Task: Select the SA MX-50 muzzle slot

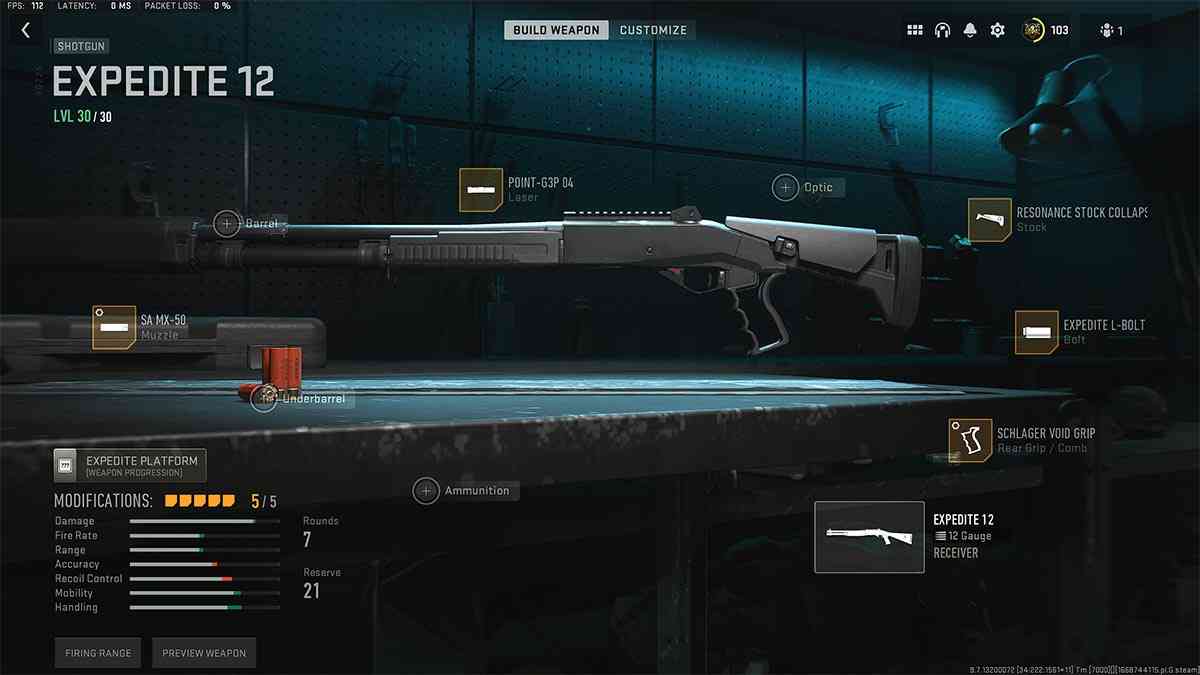Action: click(x=114, y=327)
